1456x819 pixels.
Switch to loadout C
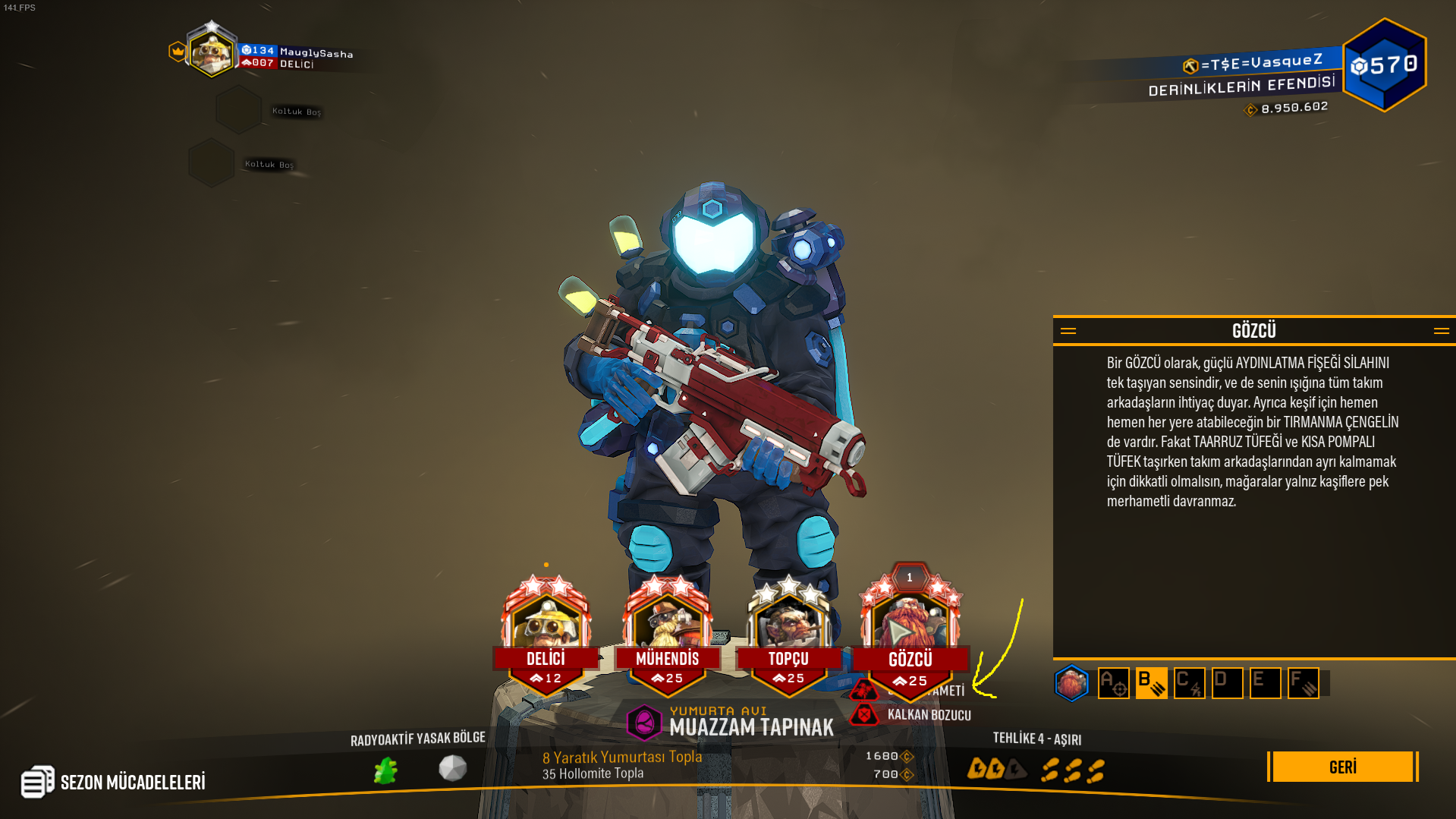tap(1189, 683)
